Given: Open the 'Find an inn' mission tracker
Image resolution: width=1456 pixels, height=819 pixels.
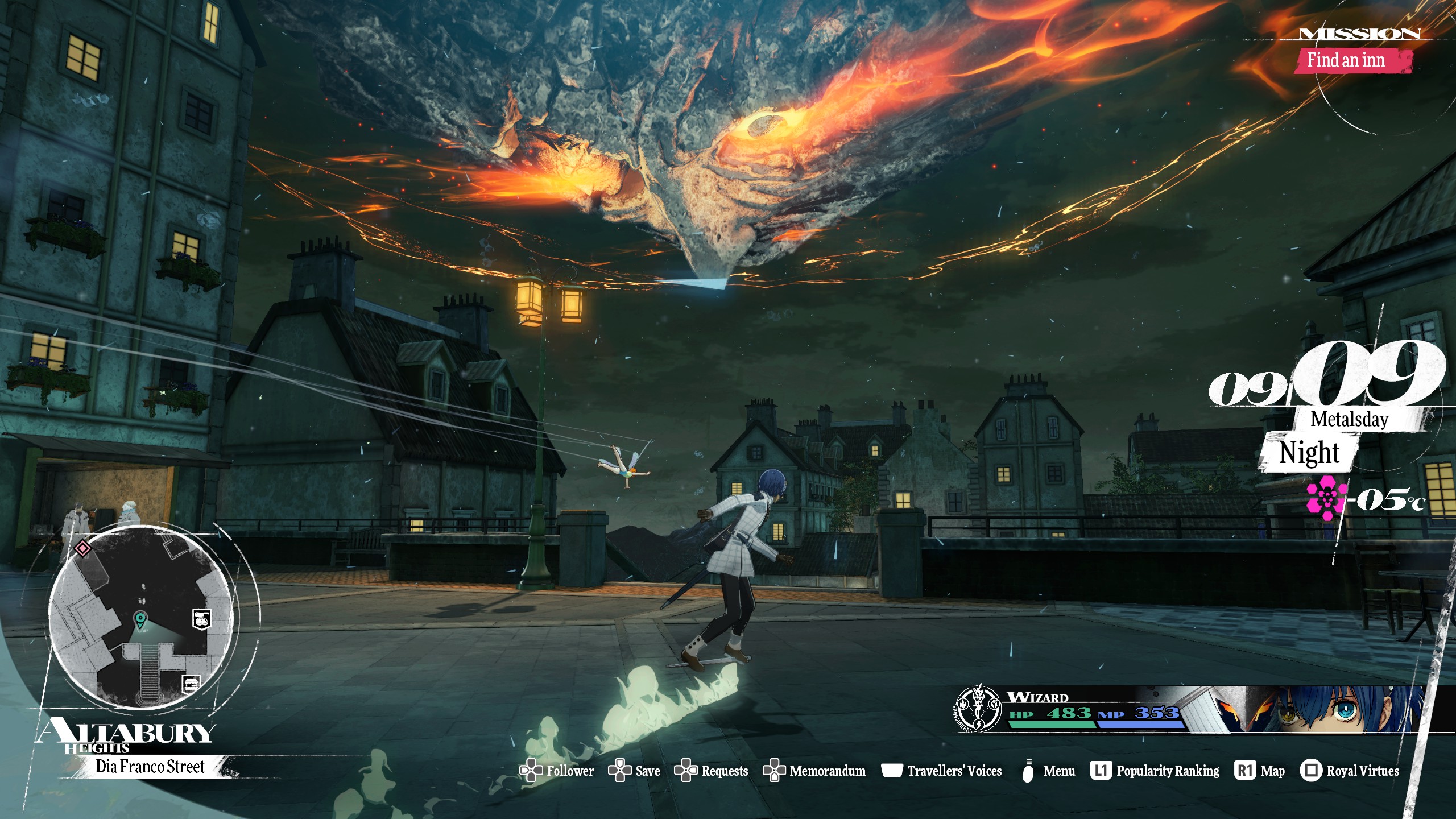Looking at the screenshot, I should click(1346, 60).
